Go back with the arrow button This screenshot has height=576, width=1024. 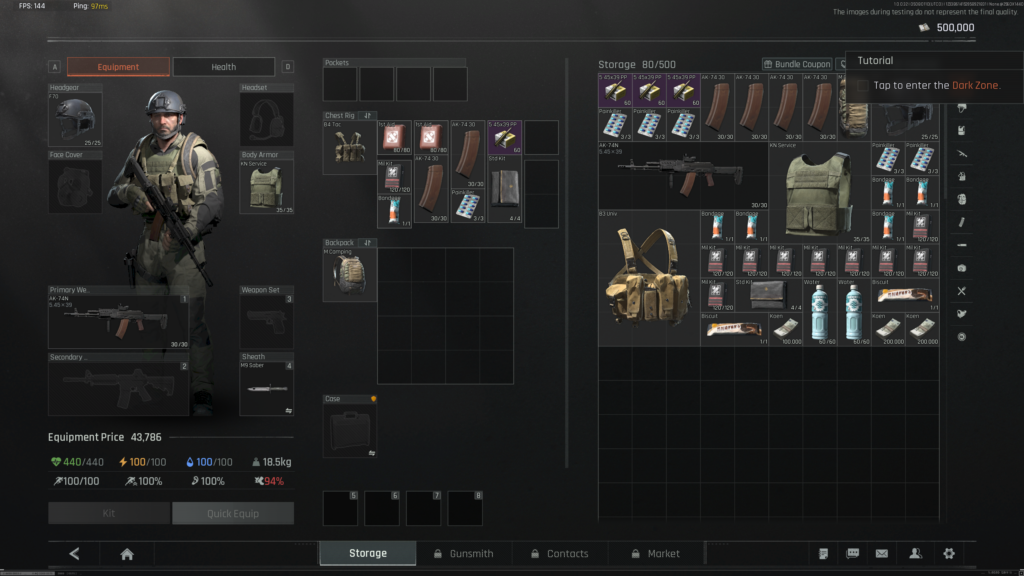(75, 553)
